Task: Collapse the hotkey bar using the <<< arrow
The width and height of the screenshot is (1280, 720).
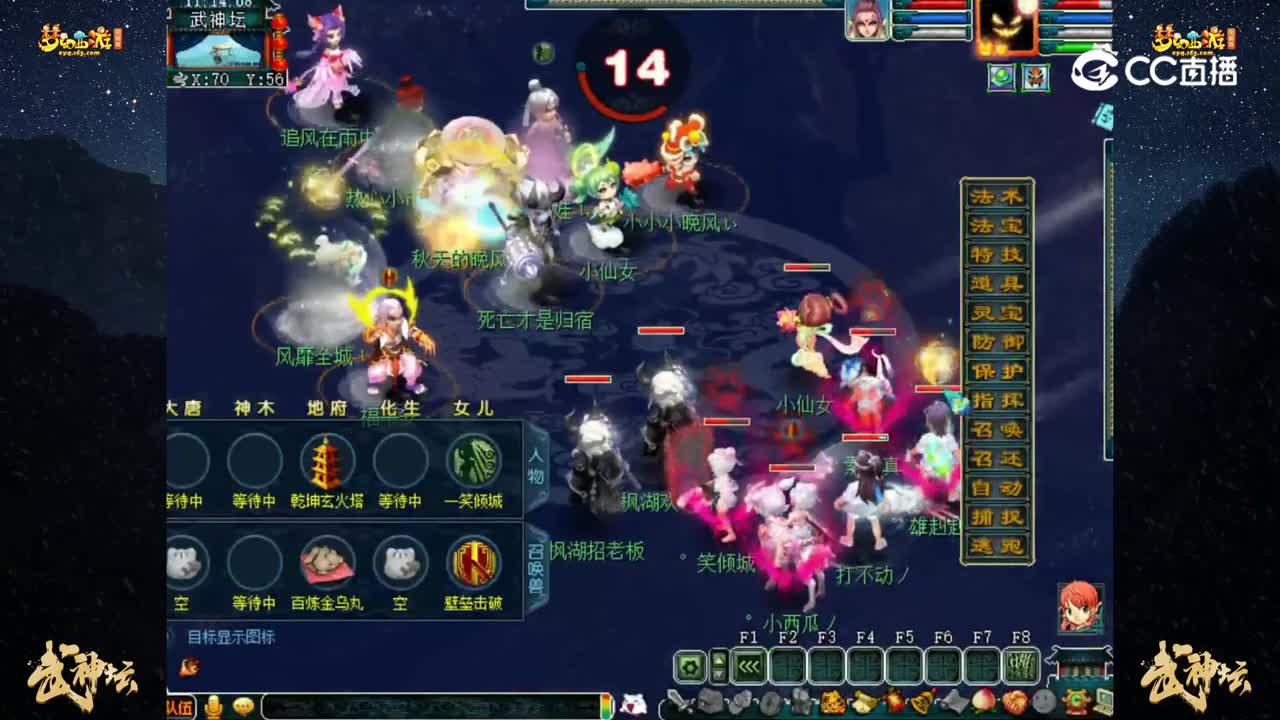Action: [x=748, y=665]
